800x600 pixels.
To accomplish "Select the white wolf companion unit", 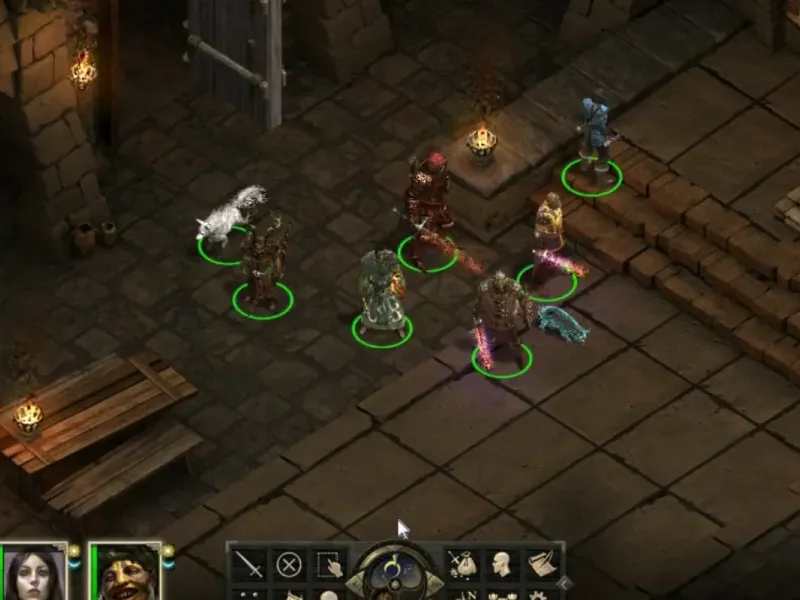I will (x=230, y=216).
